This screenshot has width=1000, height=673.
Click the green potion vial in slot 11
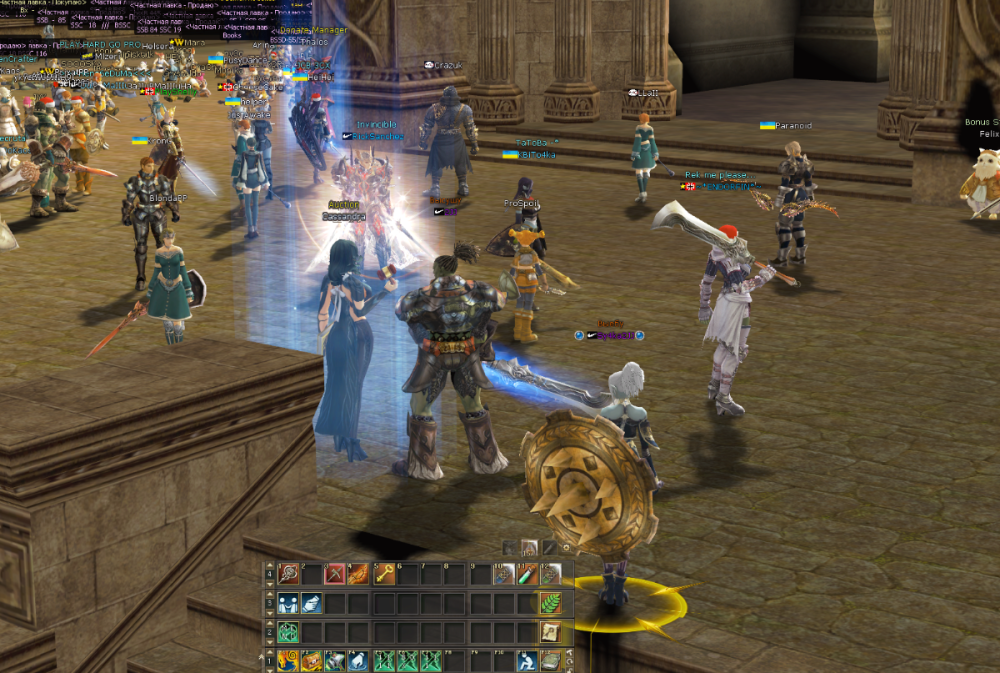click(527, 574)
